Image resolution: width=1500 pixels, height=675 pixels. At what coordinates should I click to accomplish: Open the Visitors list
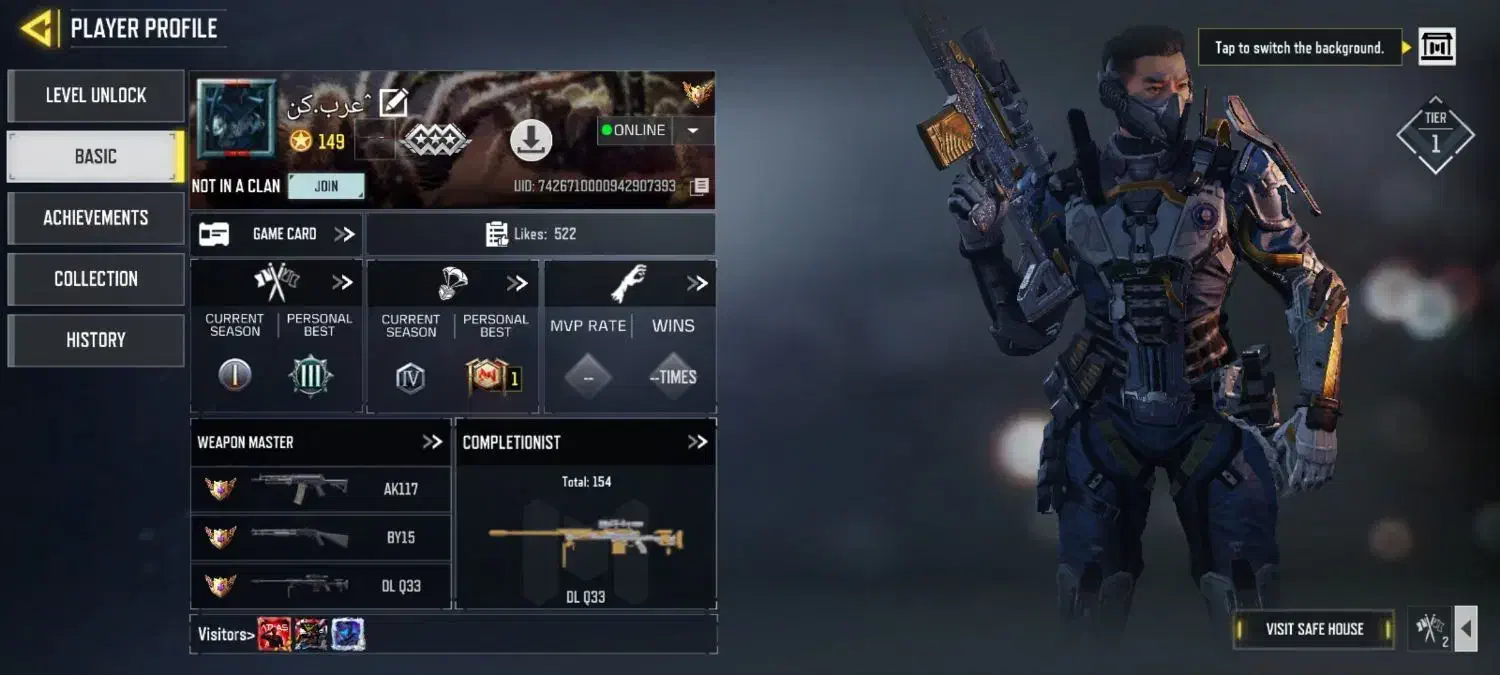coord(222,634)
